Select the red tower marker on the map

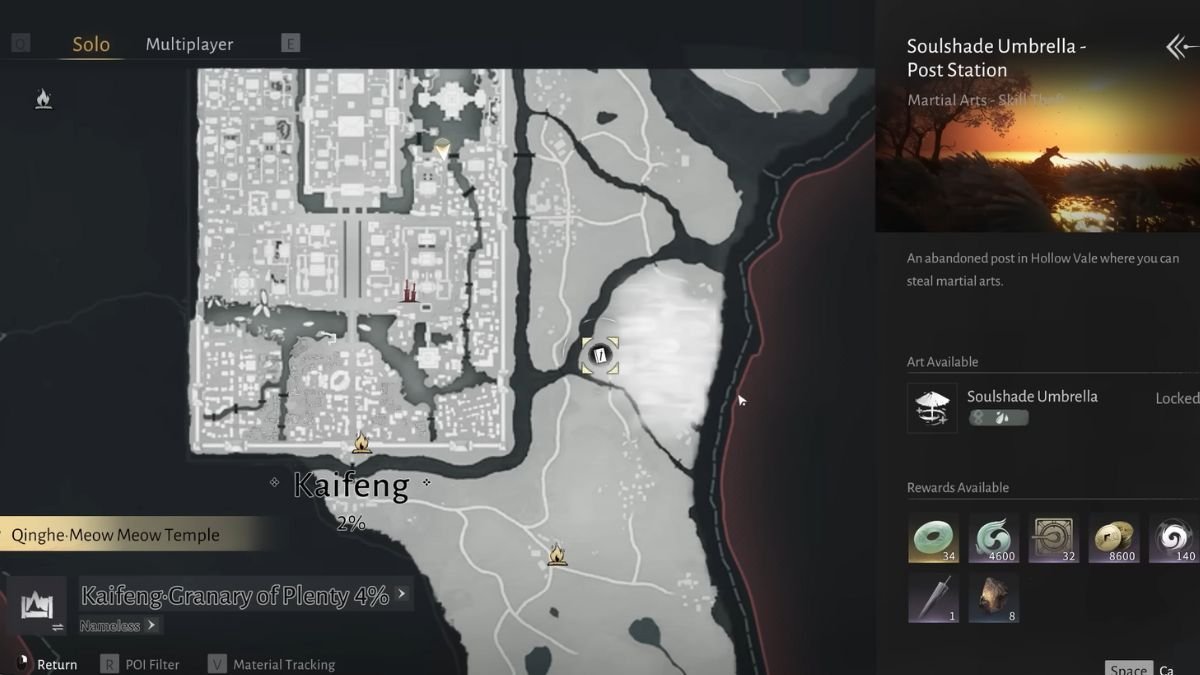tap(408, 291)
